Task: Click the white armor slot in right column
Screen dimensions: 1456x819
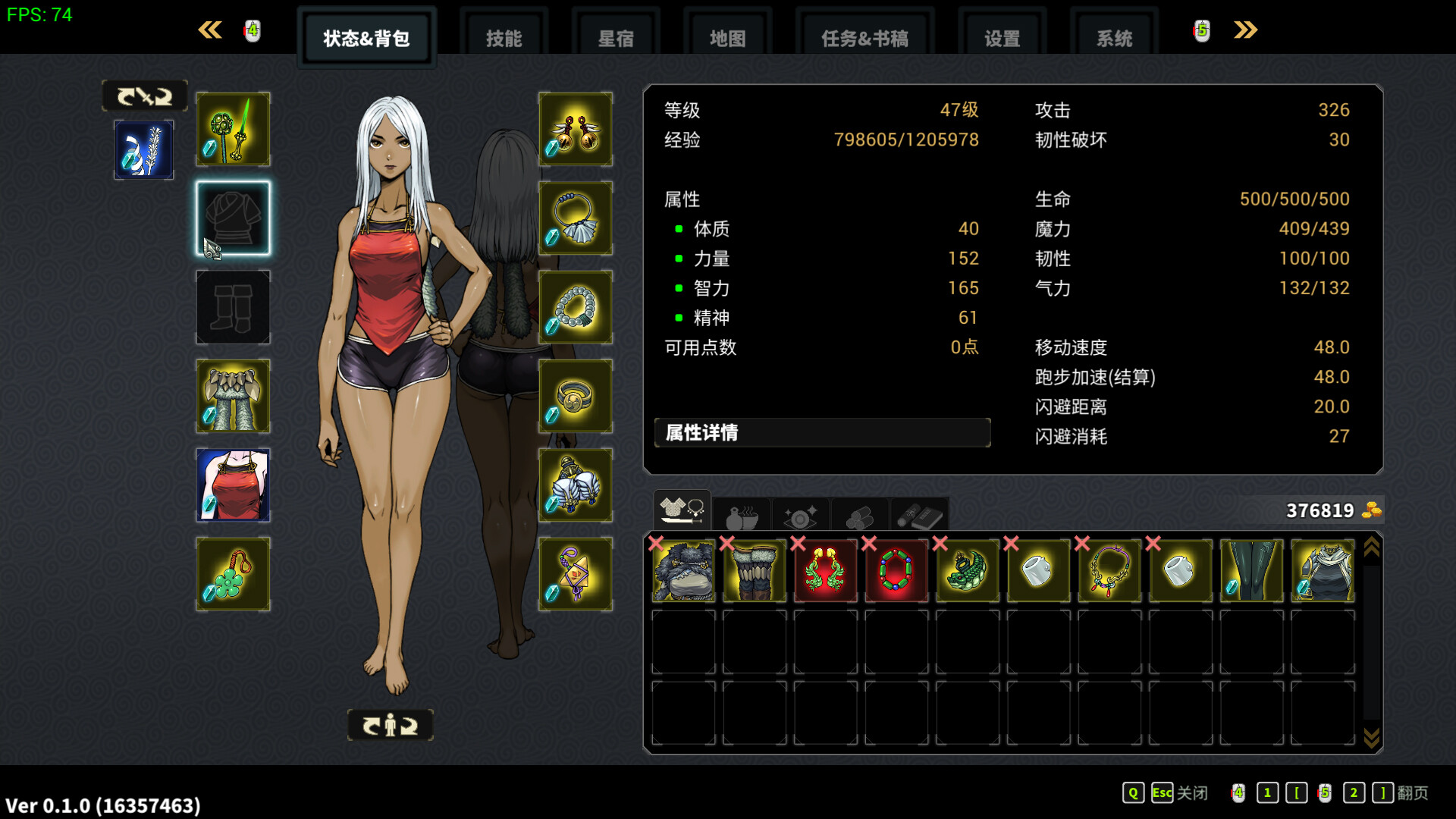Action: coord(576,485)
